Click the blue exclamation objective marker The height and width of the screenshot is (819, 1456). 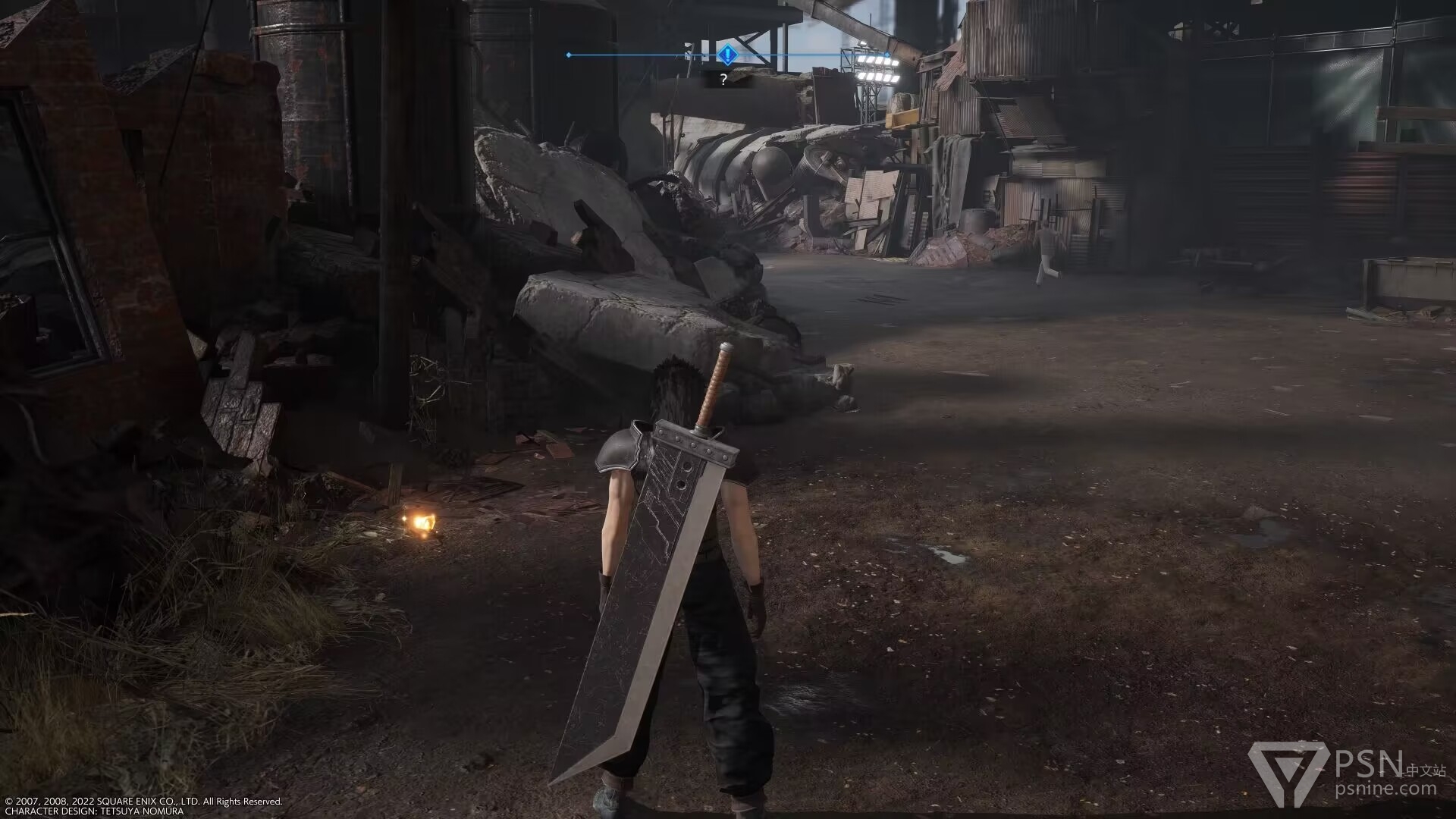[x=727, y=55]
